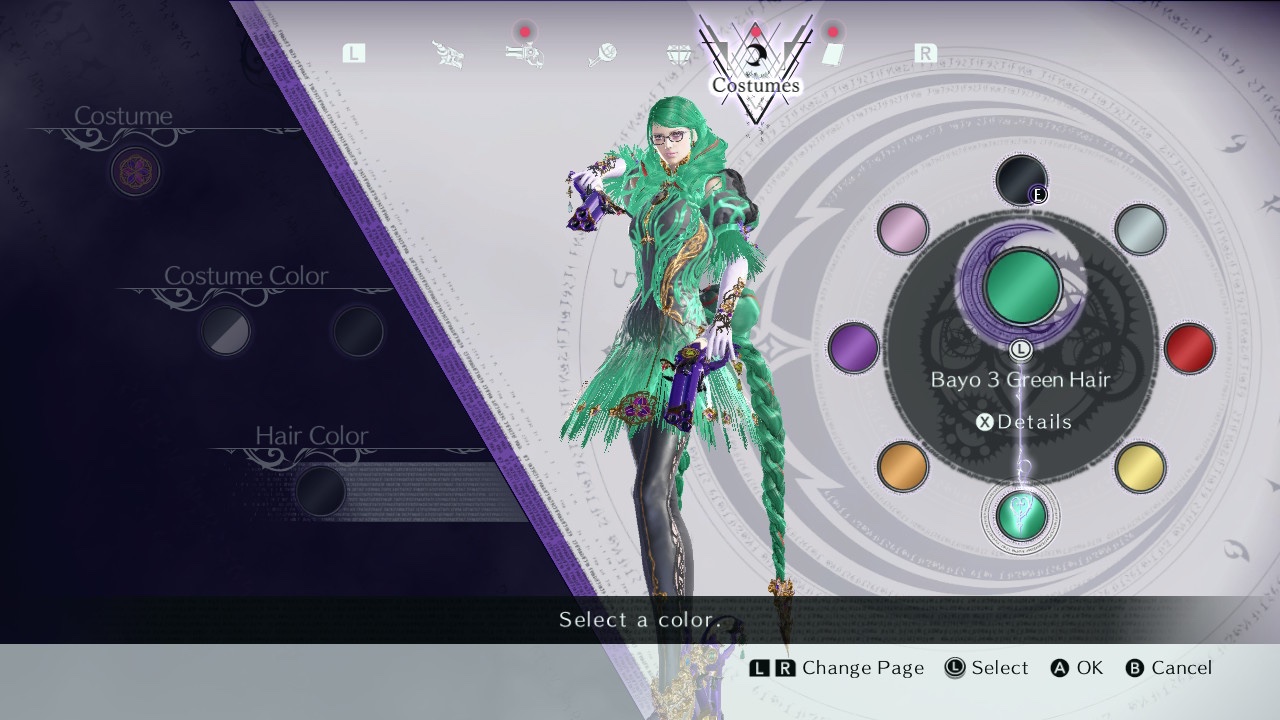Open the Costume selection slot
1280x720 pixels.
coord(135,172)
